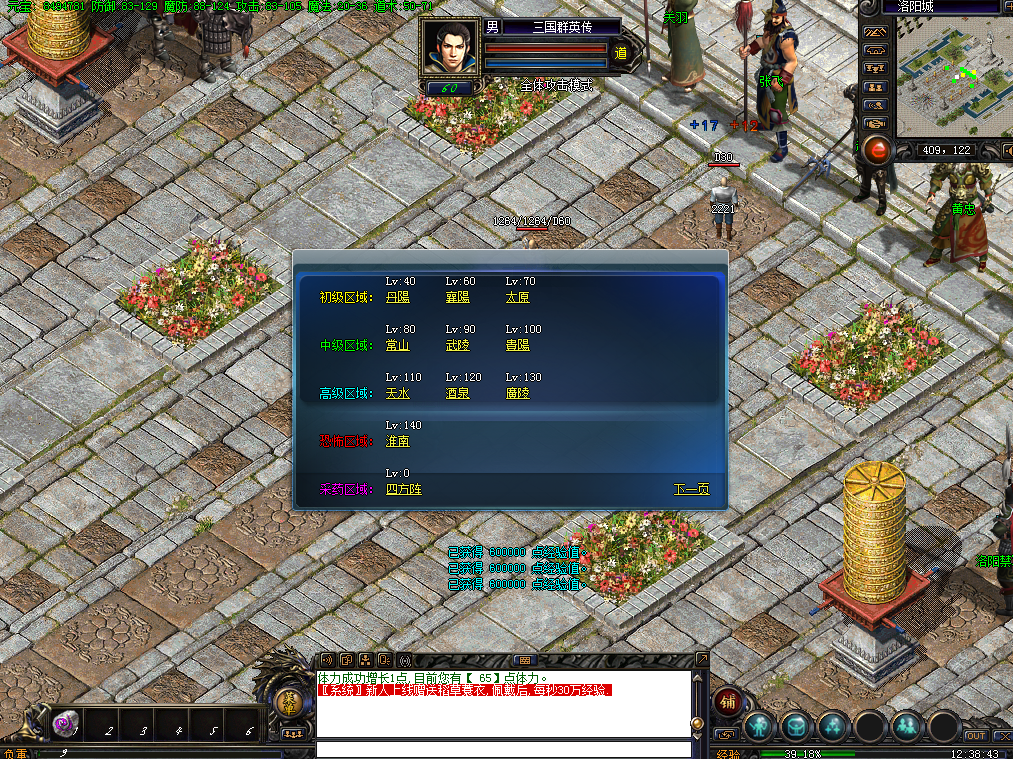Go to the next page (下一页)

click(691, 489)
